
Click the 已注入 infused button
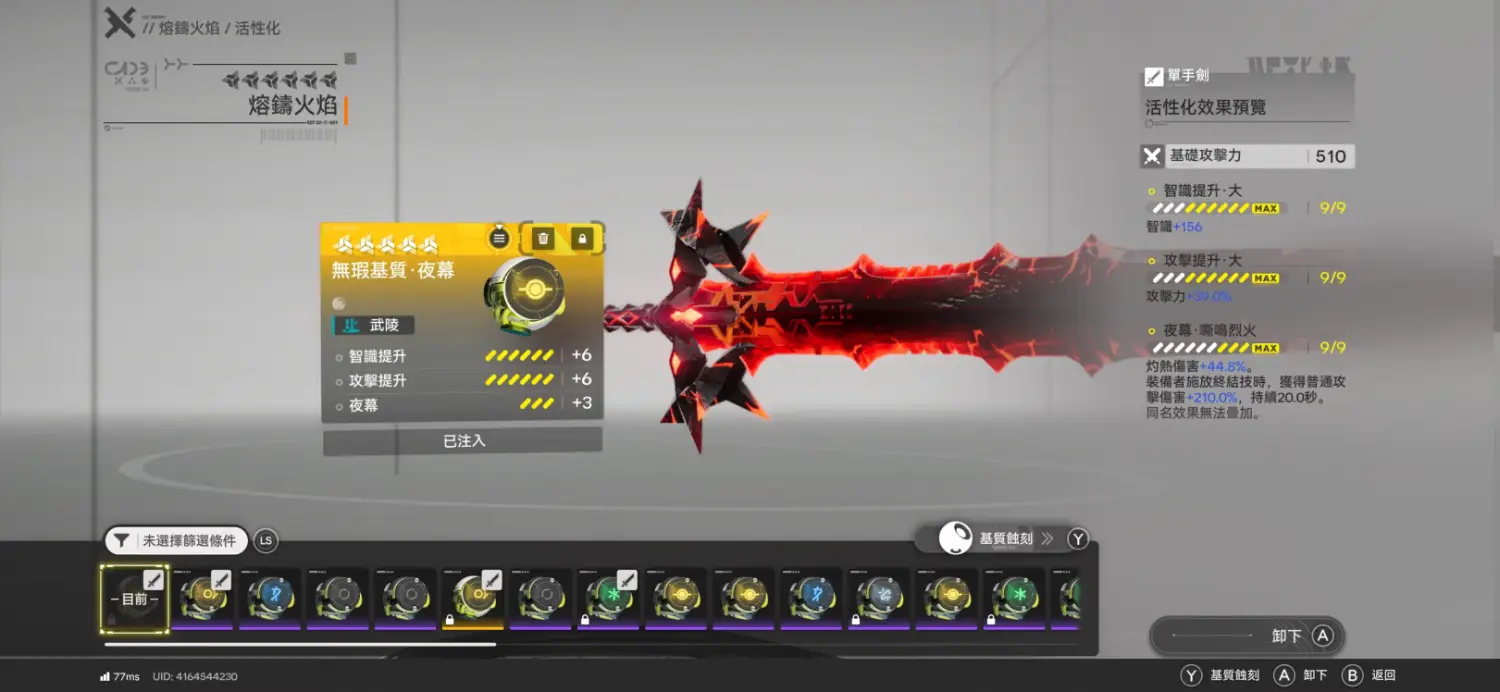463,441
